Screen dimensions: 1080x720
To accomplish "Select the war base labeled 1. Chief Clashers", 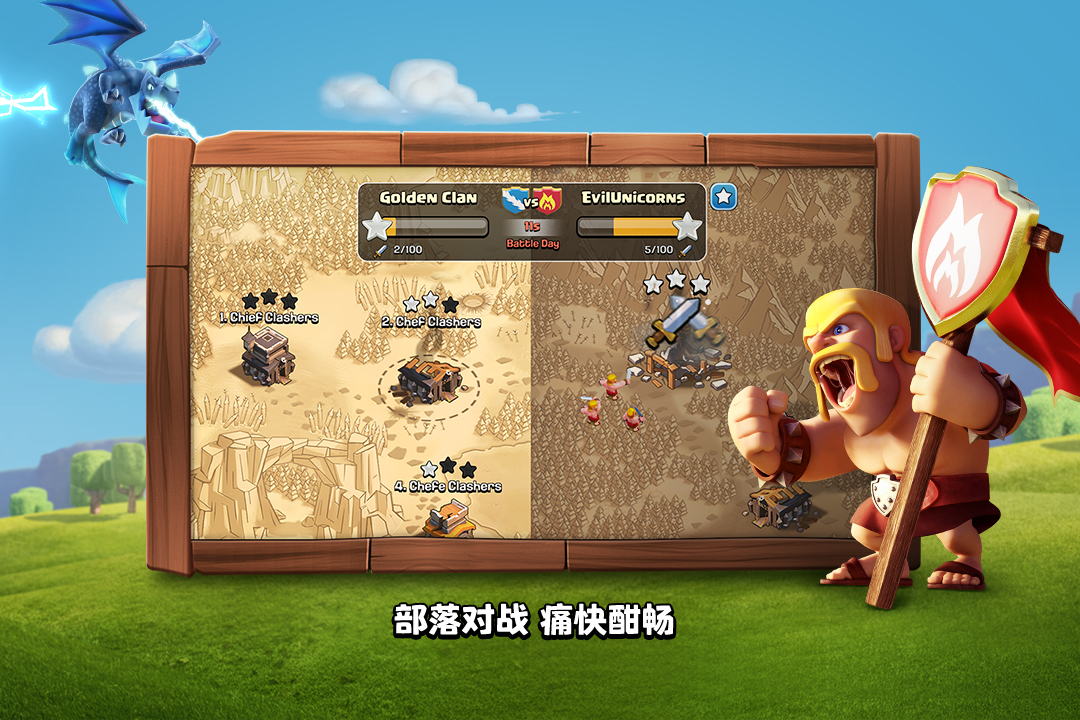I will coord(267,353).
